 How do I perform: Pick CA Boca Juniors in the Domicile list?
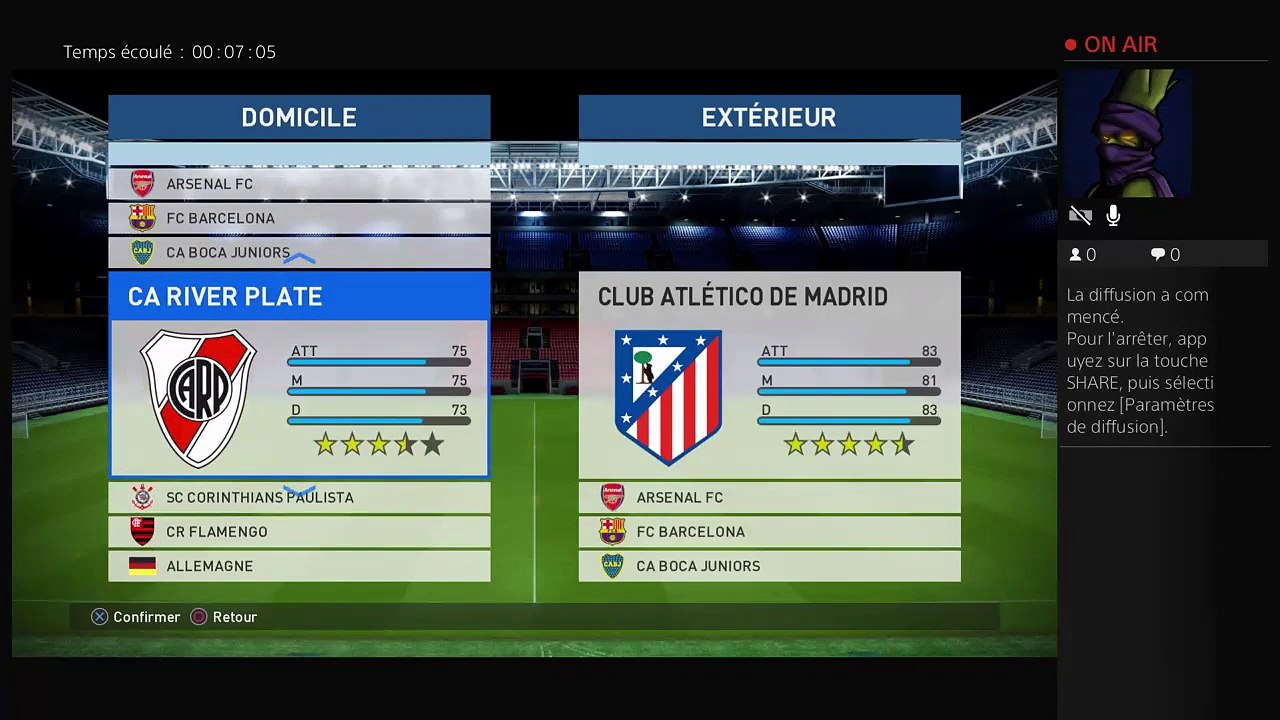click(299, 252)
